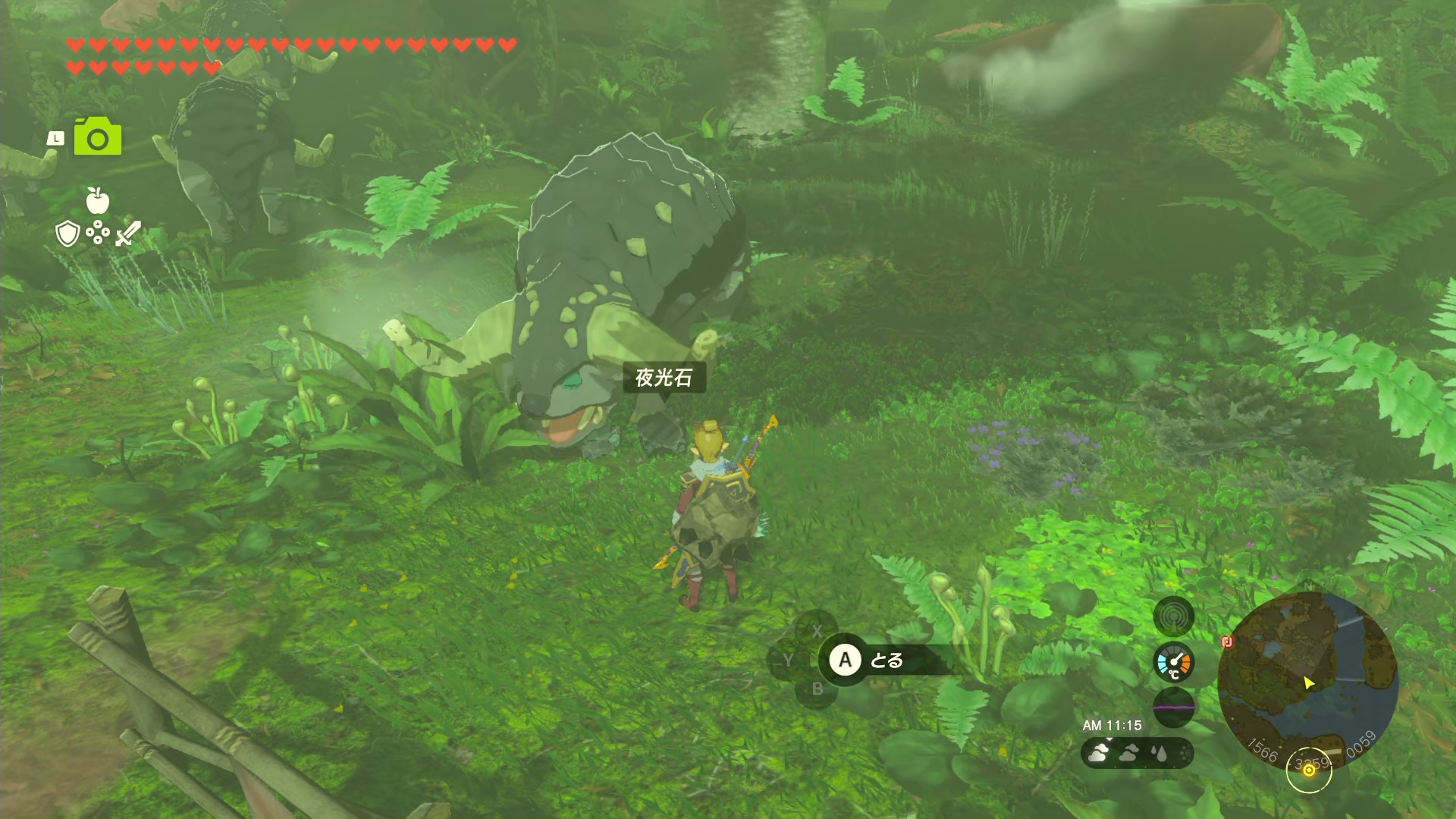This screenshot has height=819, width=1456.
Task: Click the pink marker at minimap edge
Action: point(1228,642)
